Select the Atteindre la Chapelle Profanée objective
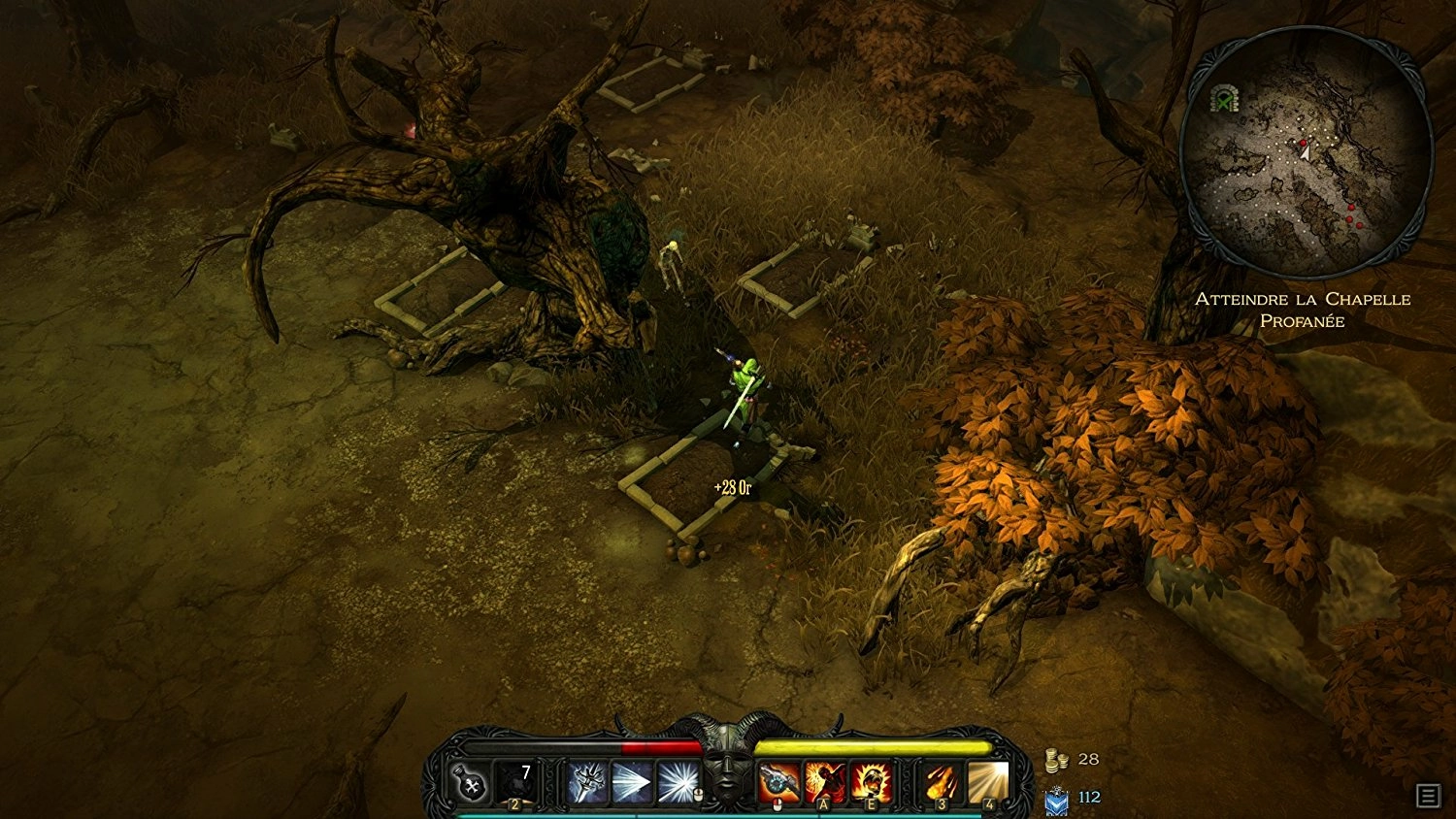This screenshot has width=1456, height=819. tap(1303, 310)
